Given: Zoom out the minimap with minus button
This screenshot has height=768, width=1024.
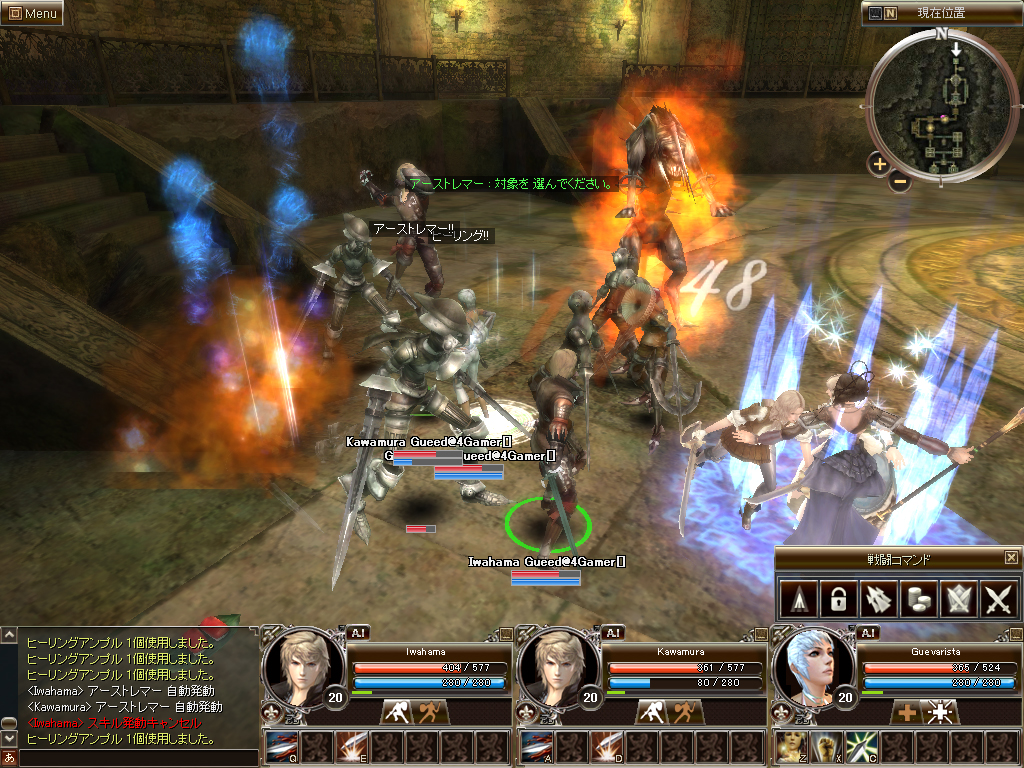Looking at the screenshot, I should (900, 181).
